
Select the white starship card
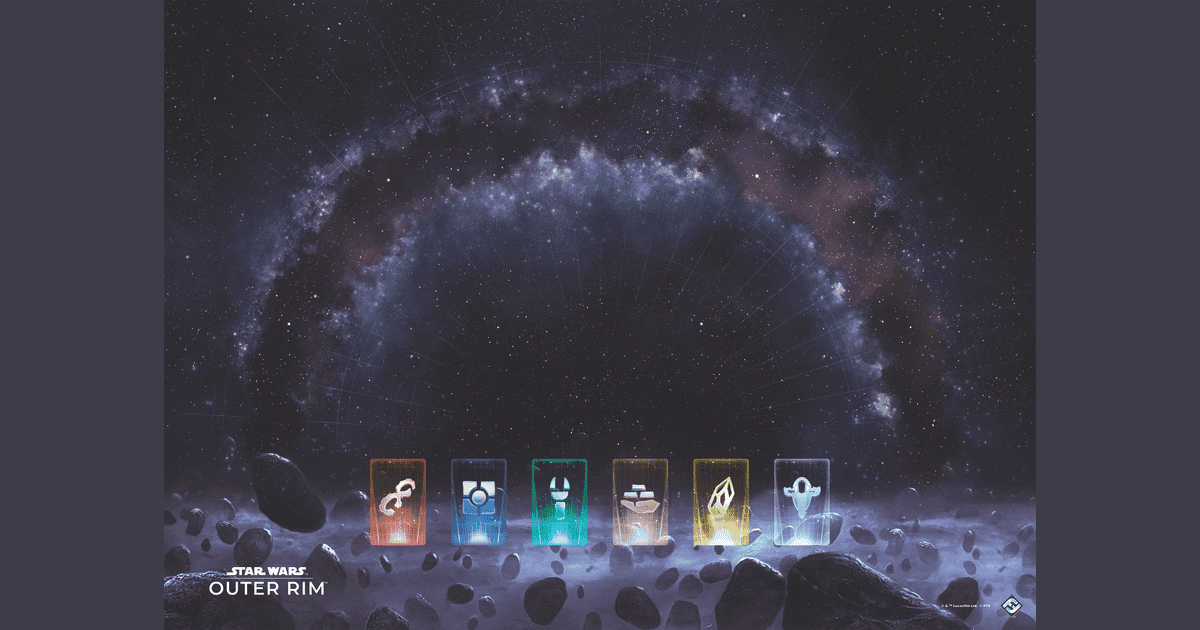pyautogui.click(x=802, y=501)
